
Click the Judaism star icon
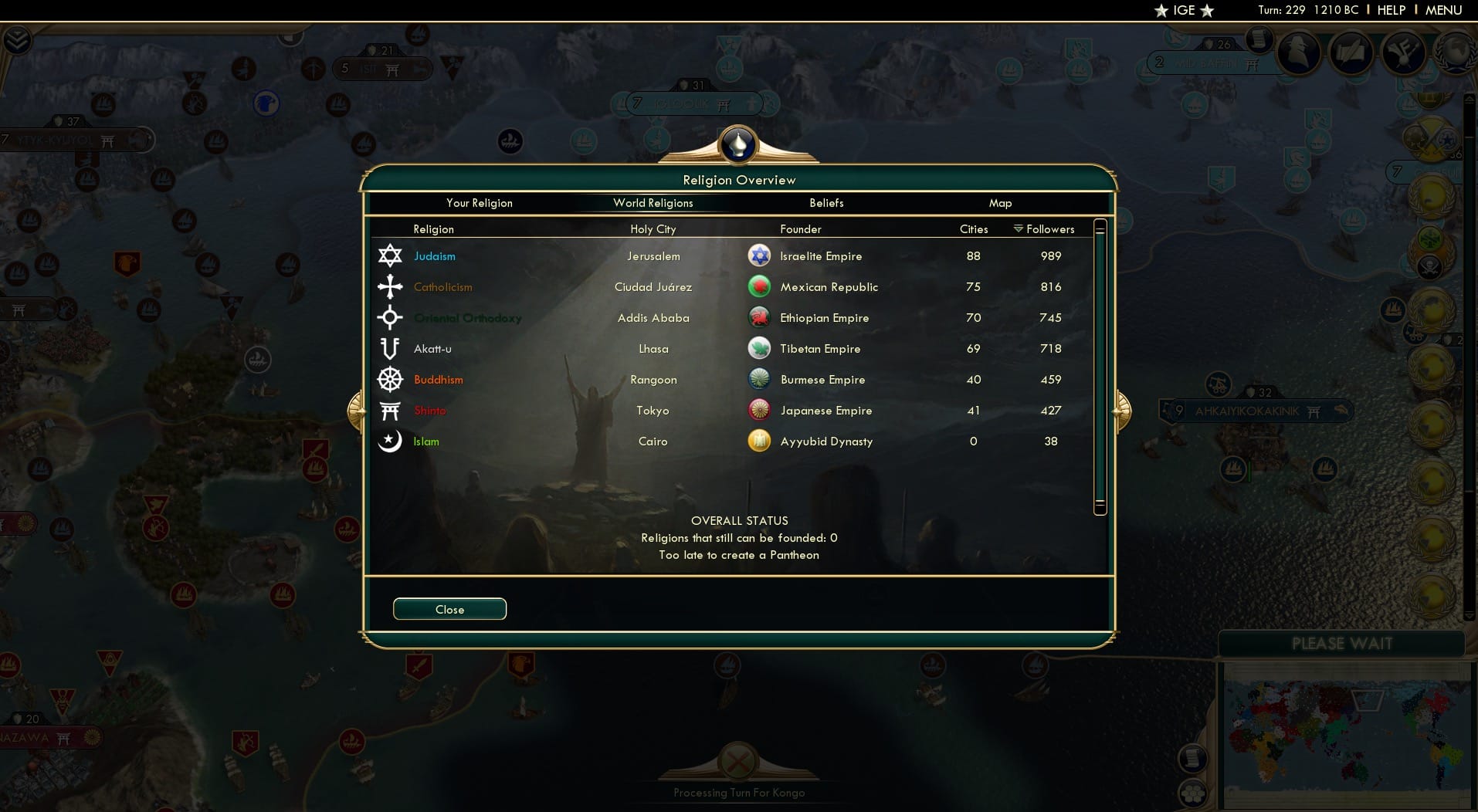[391, 255]
